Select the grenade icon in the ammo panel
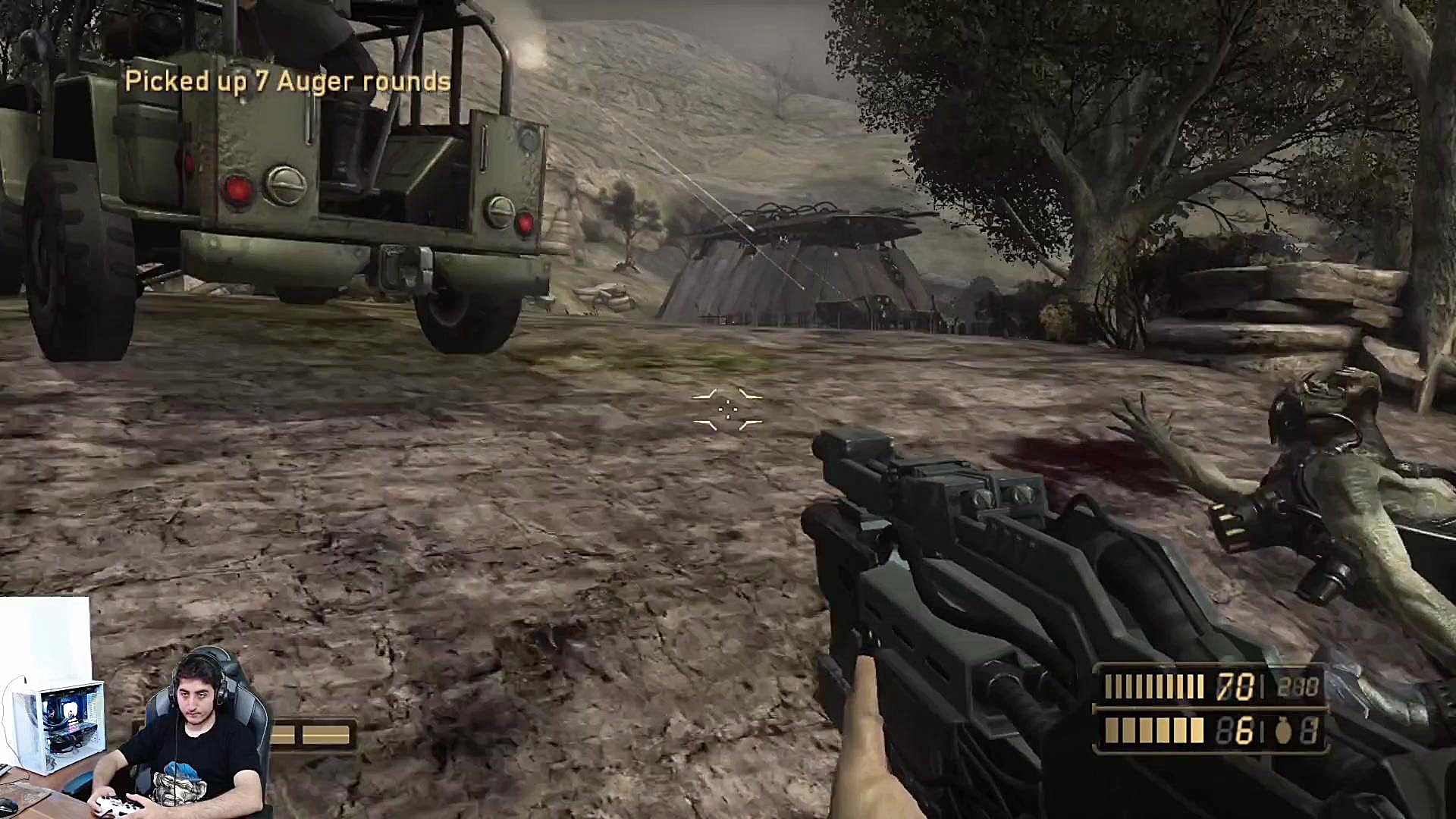1456x819 pixels. (x=1283, y=731)
